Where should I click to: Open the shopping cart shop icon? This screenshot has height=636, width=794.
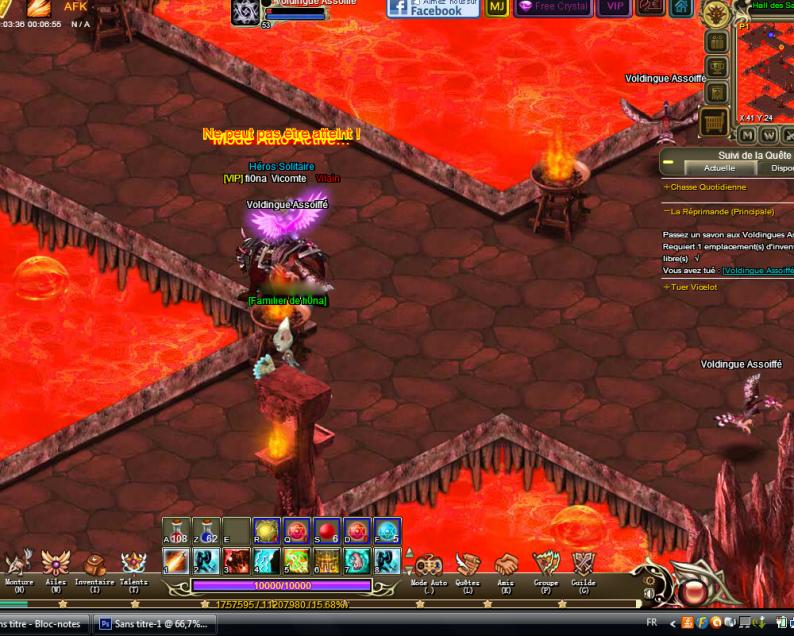714,122
